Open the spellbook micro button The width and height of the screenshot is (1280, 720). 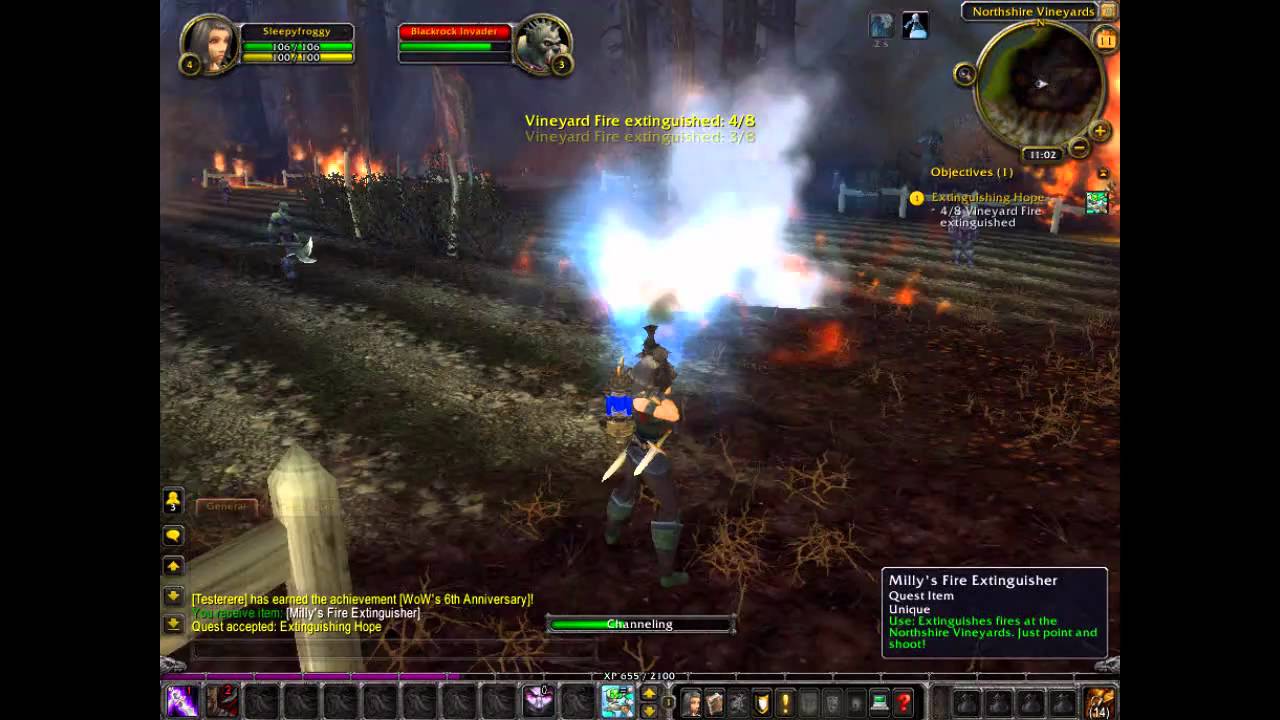point(714,703)
